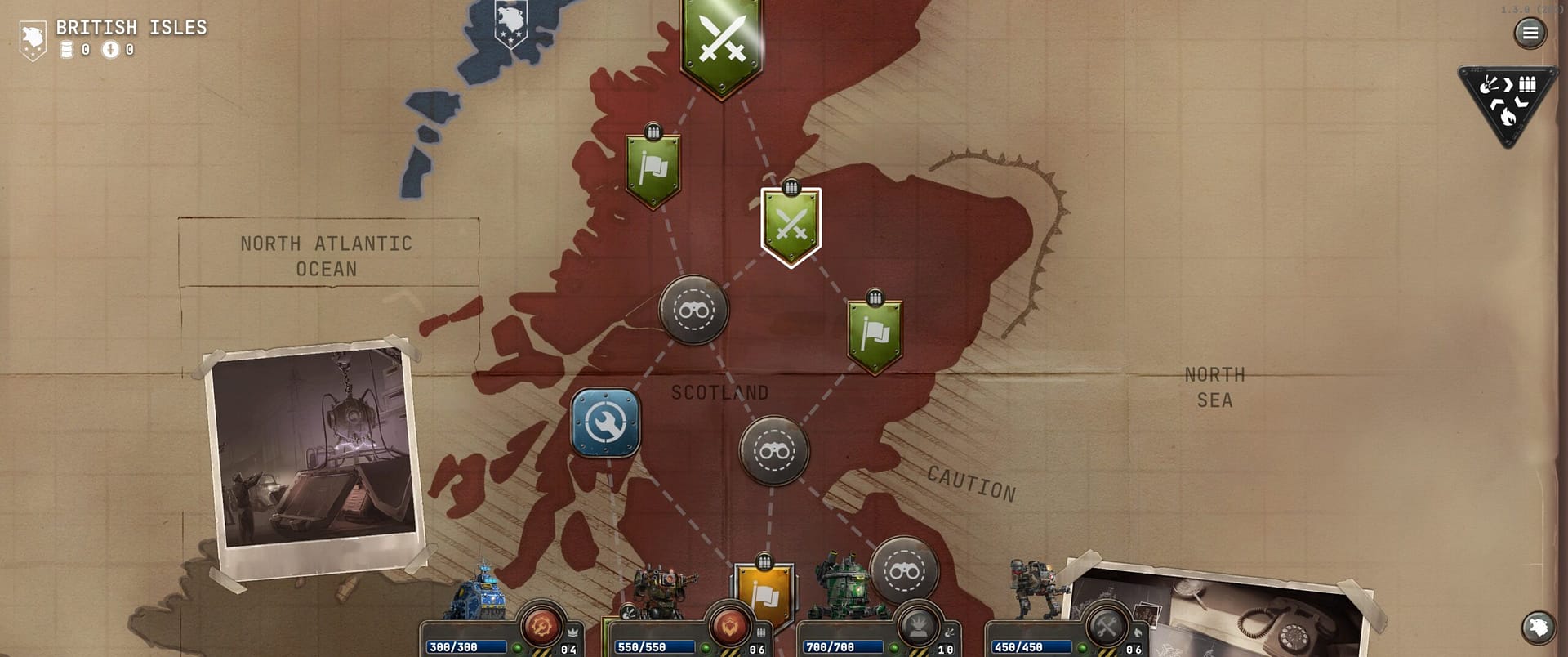Open the British Isles faction emblem
This screenshot has height=657, width=1568.
(x=33, y=39)
